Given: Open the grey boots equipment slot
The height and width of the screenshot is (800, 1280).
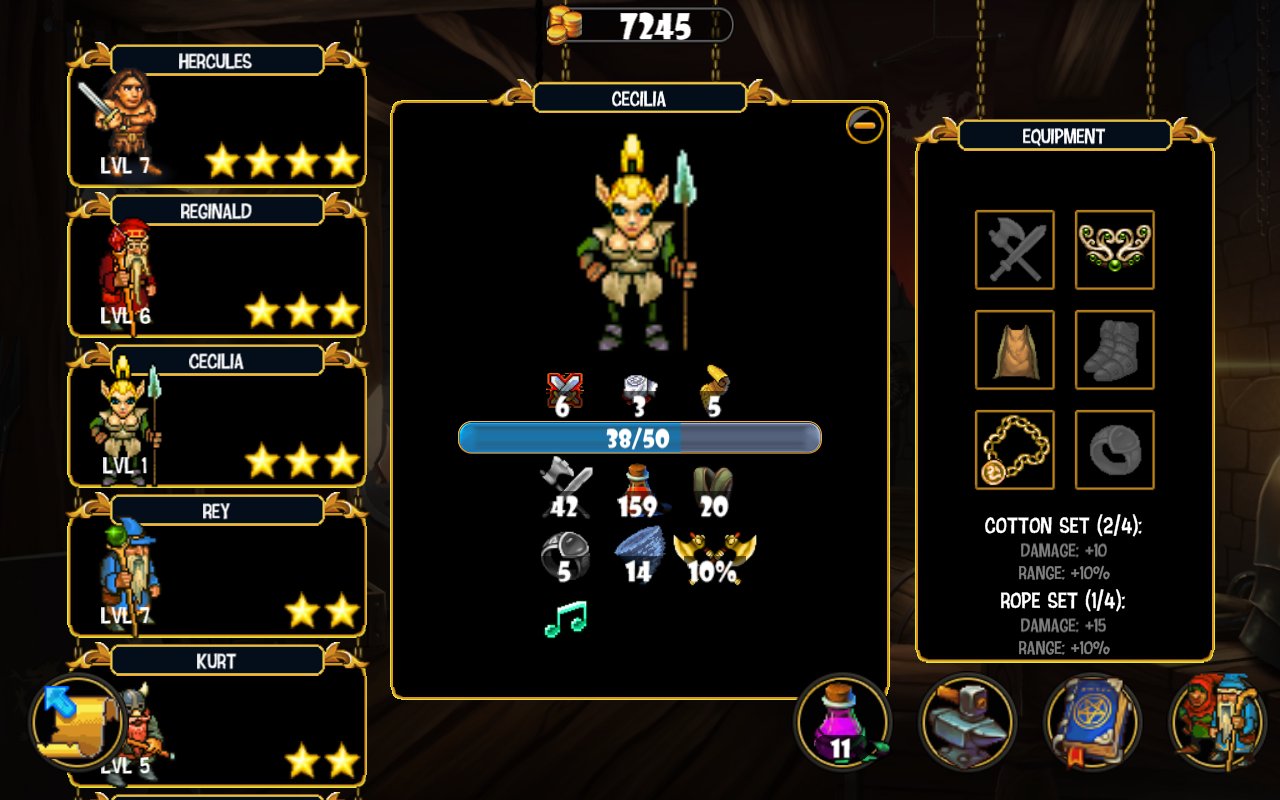Looking at the screenshot, I should coord(1114,350).
